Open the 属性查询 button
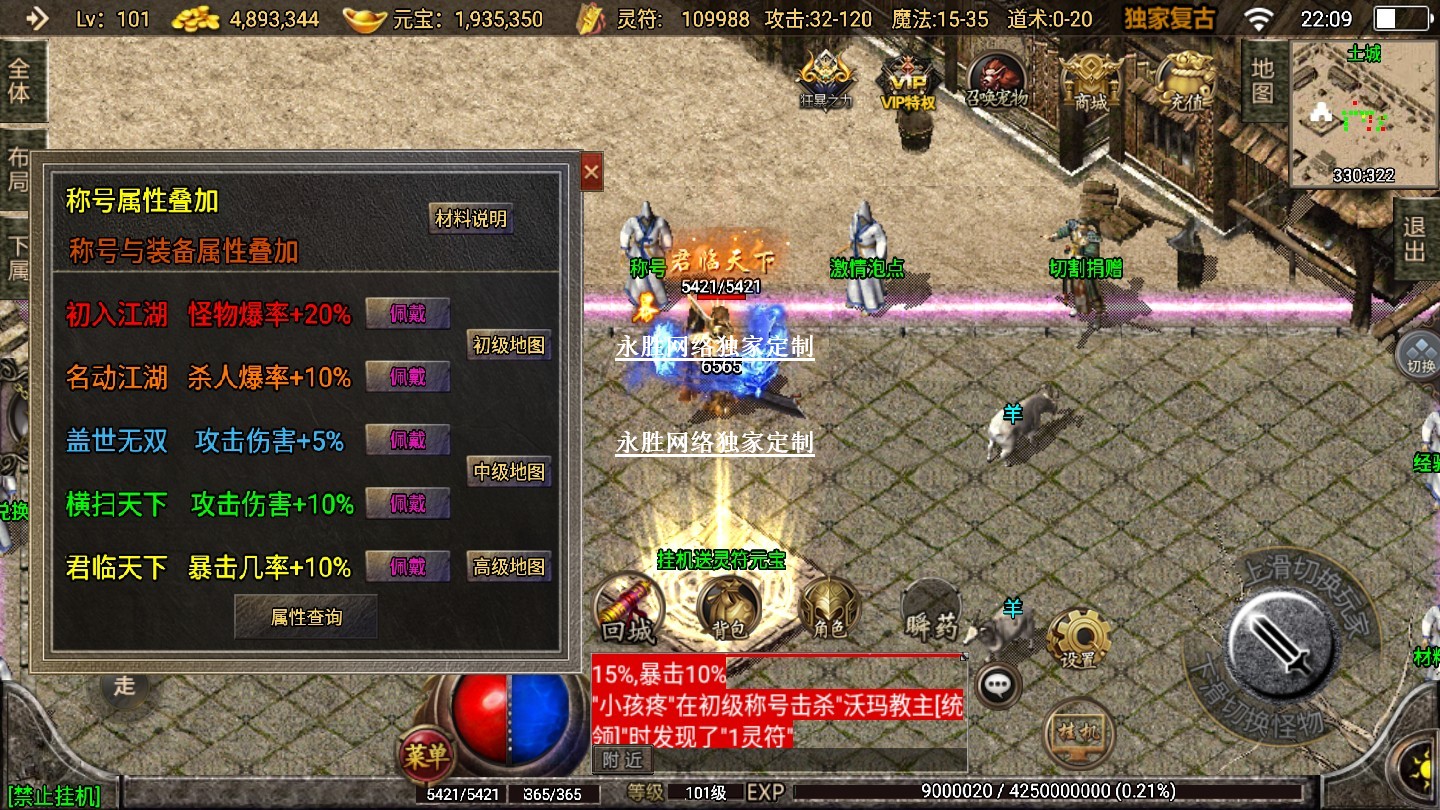The height and width of the screenshot is (810, 1440). (306, 617)
